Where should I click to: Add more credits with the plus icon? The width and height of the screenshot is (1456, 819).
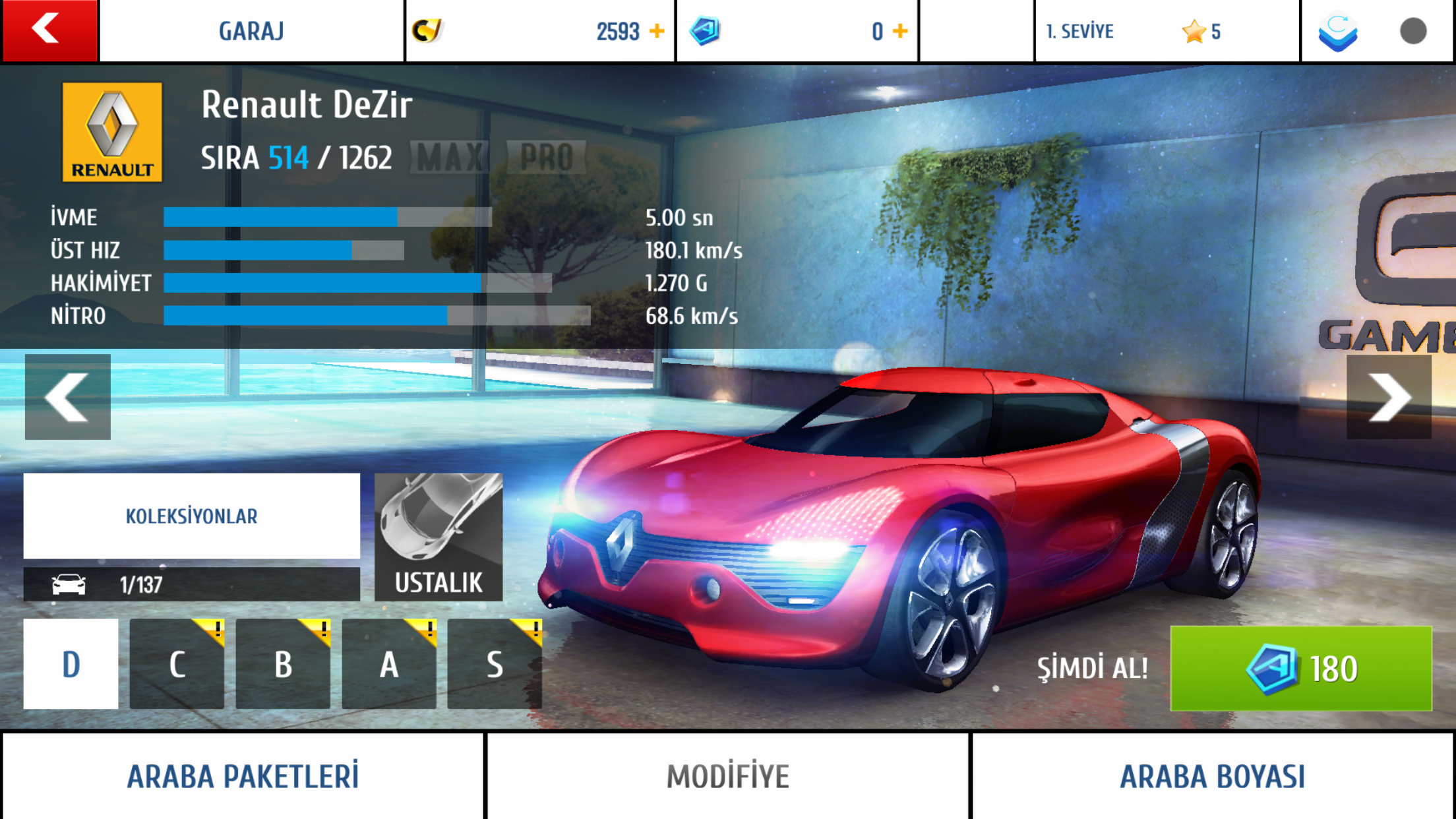click(x=657, y=31)
